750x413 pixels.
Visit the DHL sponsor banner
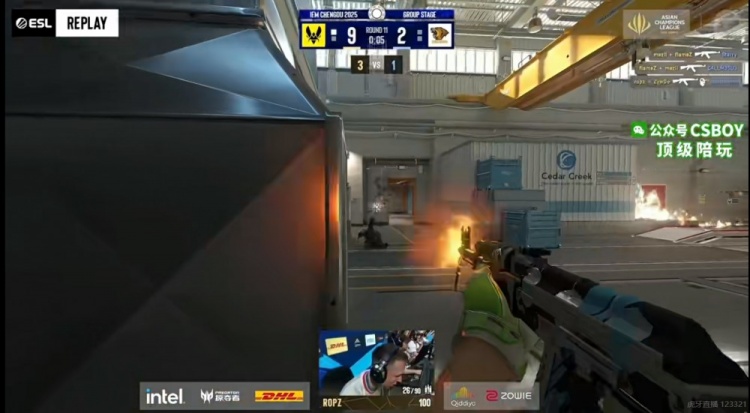click(x=279, y=396)
